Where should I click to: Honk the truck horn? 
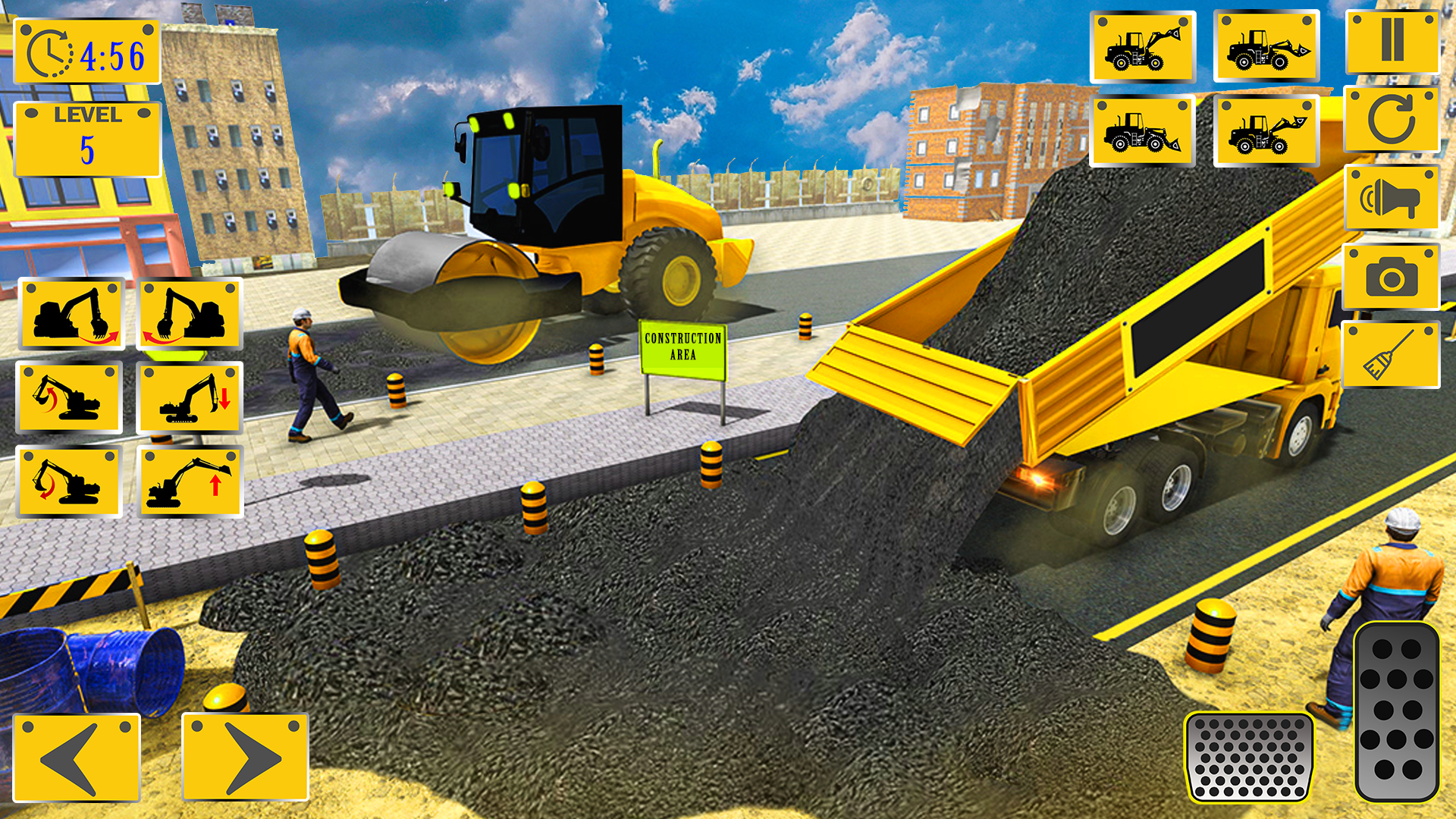[1394, 199]
